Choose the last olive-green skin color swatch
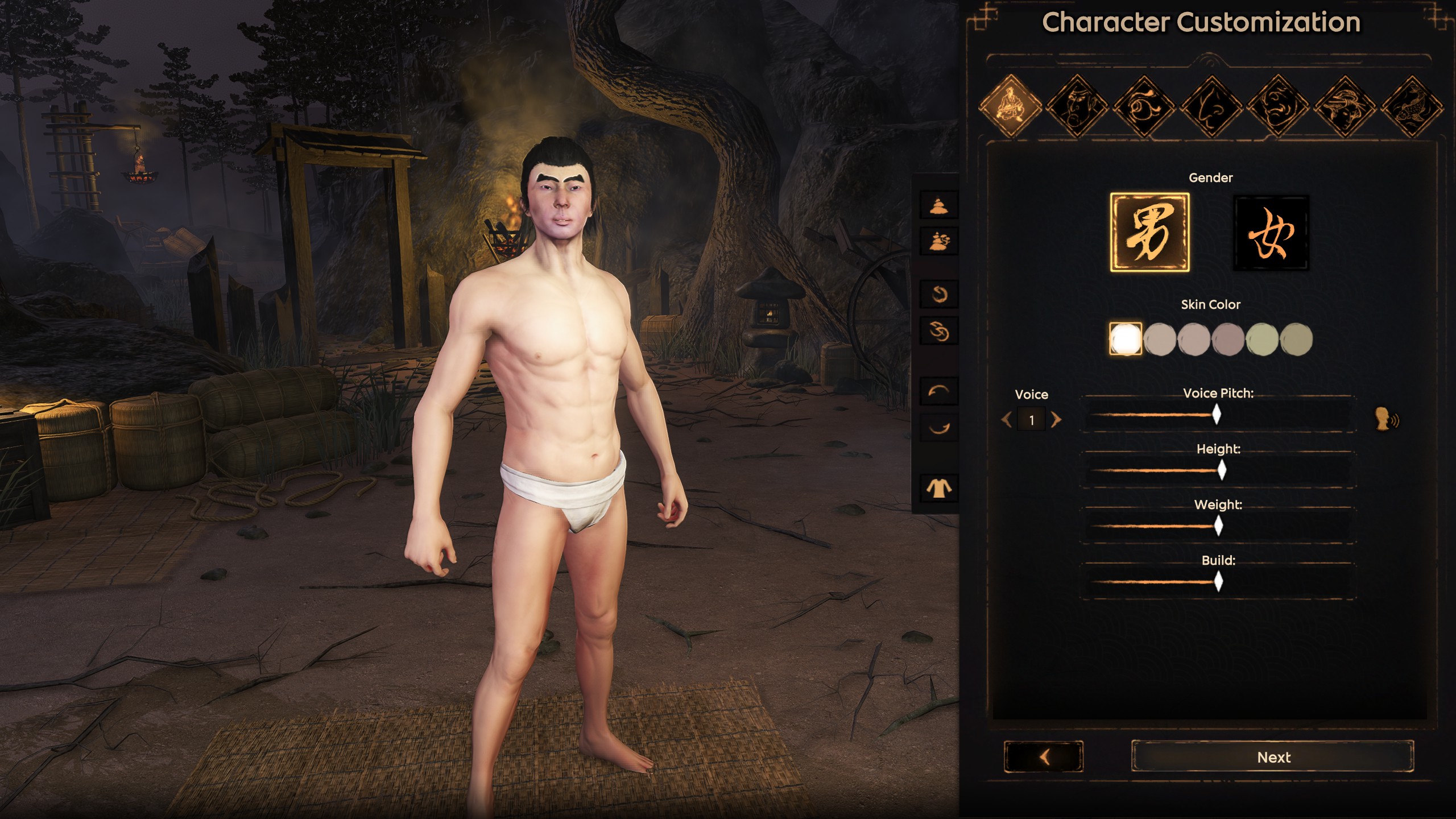The width and height of the screenshot is (1456, 819). [x=1296, y=339]
